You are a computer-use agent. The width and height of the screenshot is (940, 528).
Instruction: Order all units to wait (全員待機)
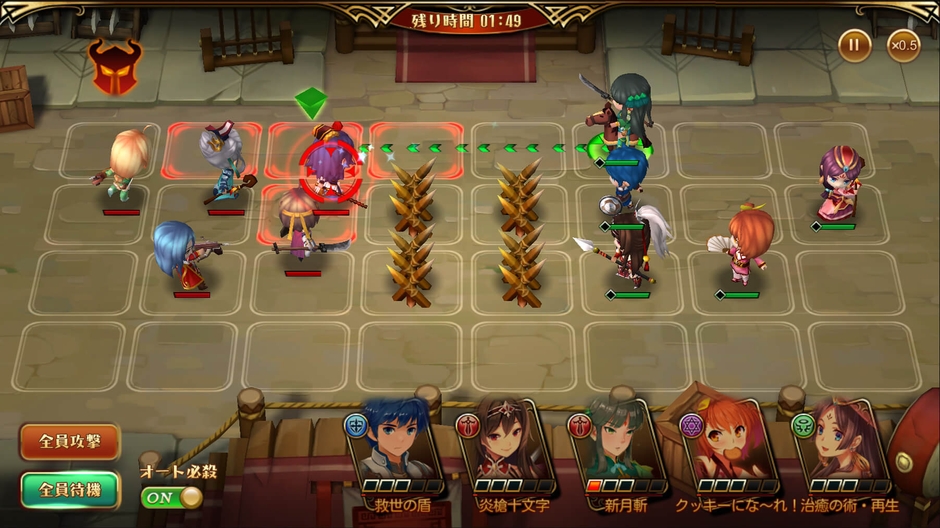[x=69, y=490]
